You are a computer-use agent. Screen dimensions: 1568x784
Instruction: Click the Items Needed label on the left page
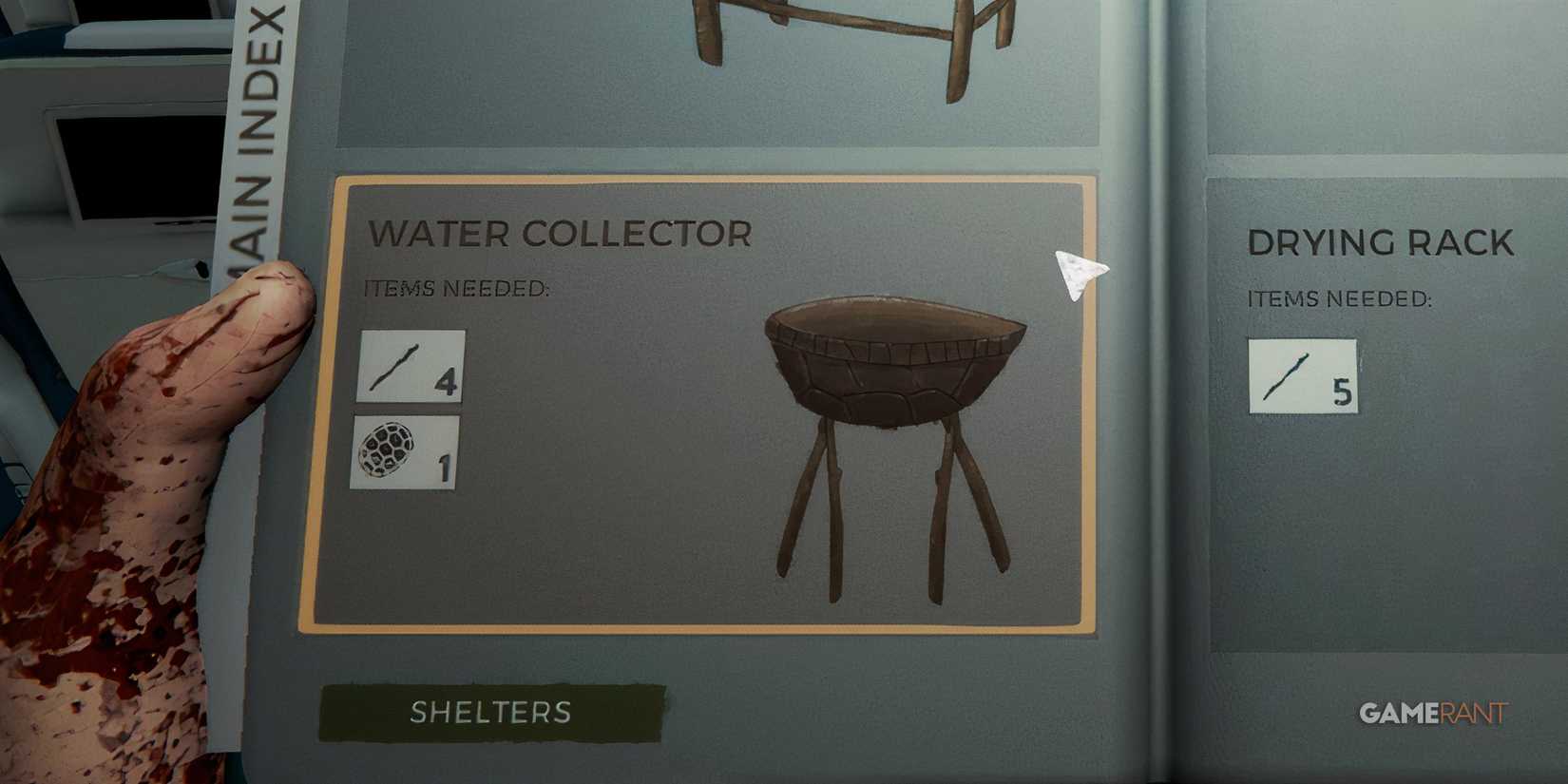[454, 288]
